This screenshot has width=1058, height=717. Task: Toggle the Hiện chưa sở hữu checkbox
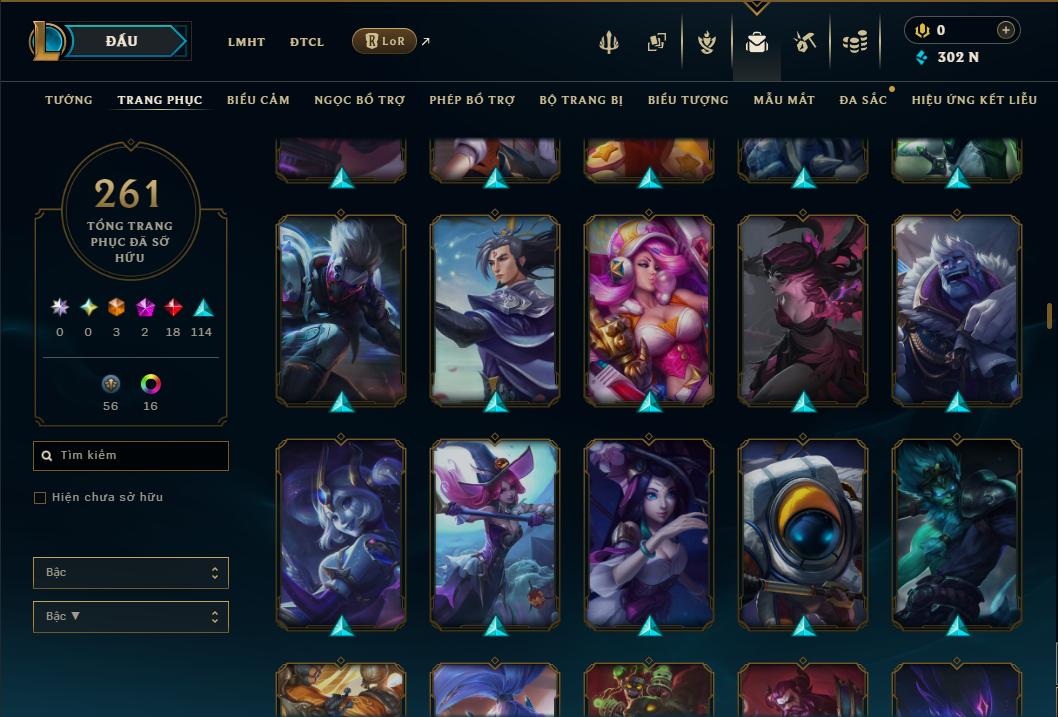point(40,498)
